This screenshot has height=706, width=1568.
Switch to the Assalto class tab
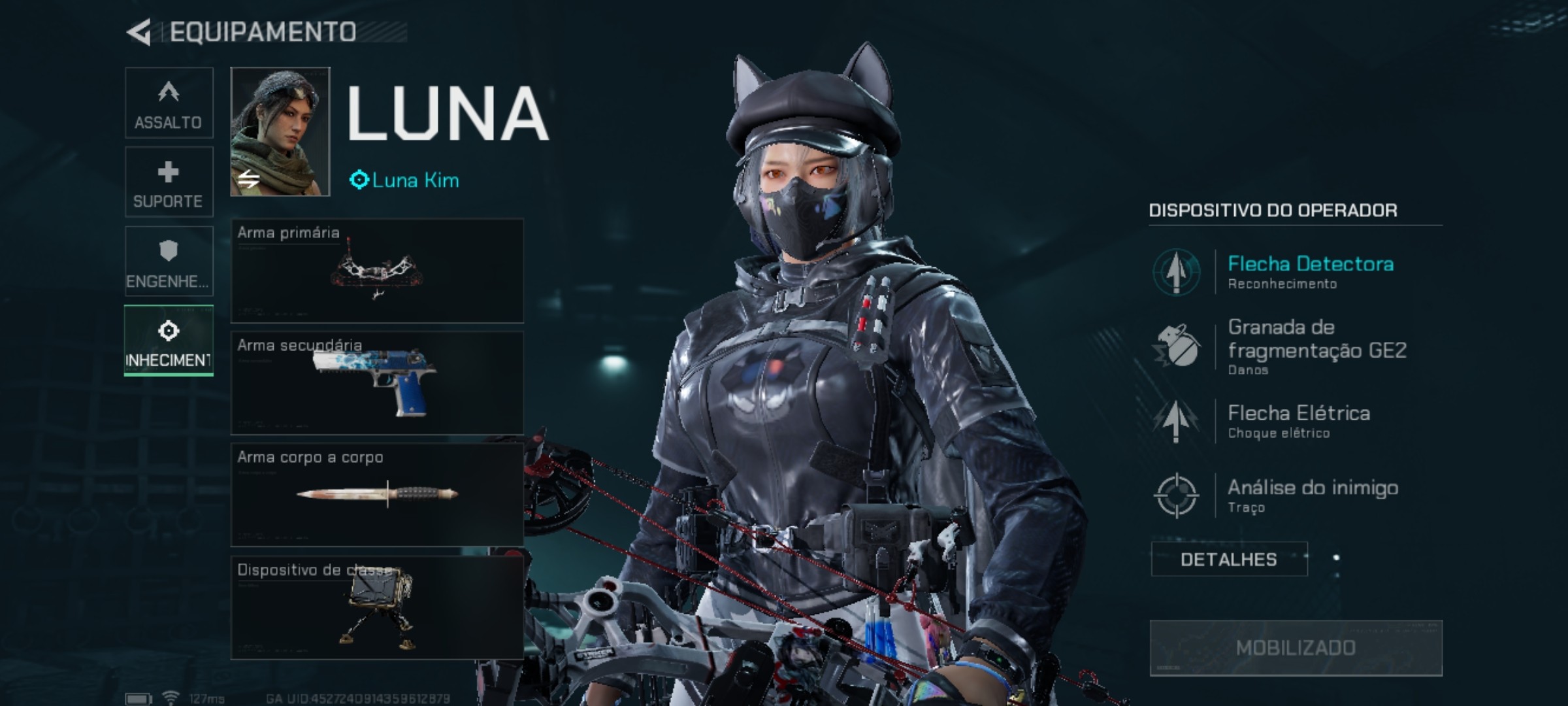click(169, 103)
